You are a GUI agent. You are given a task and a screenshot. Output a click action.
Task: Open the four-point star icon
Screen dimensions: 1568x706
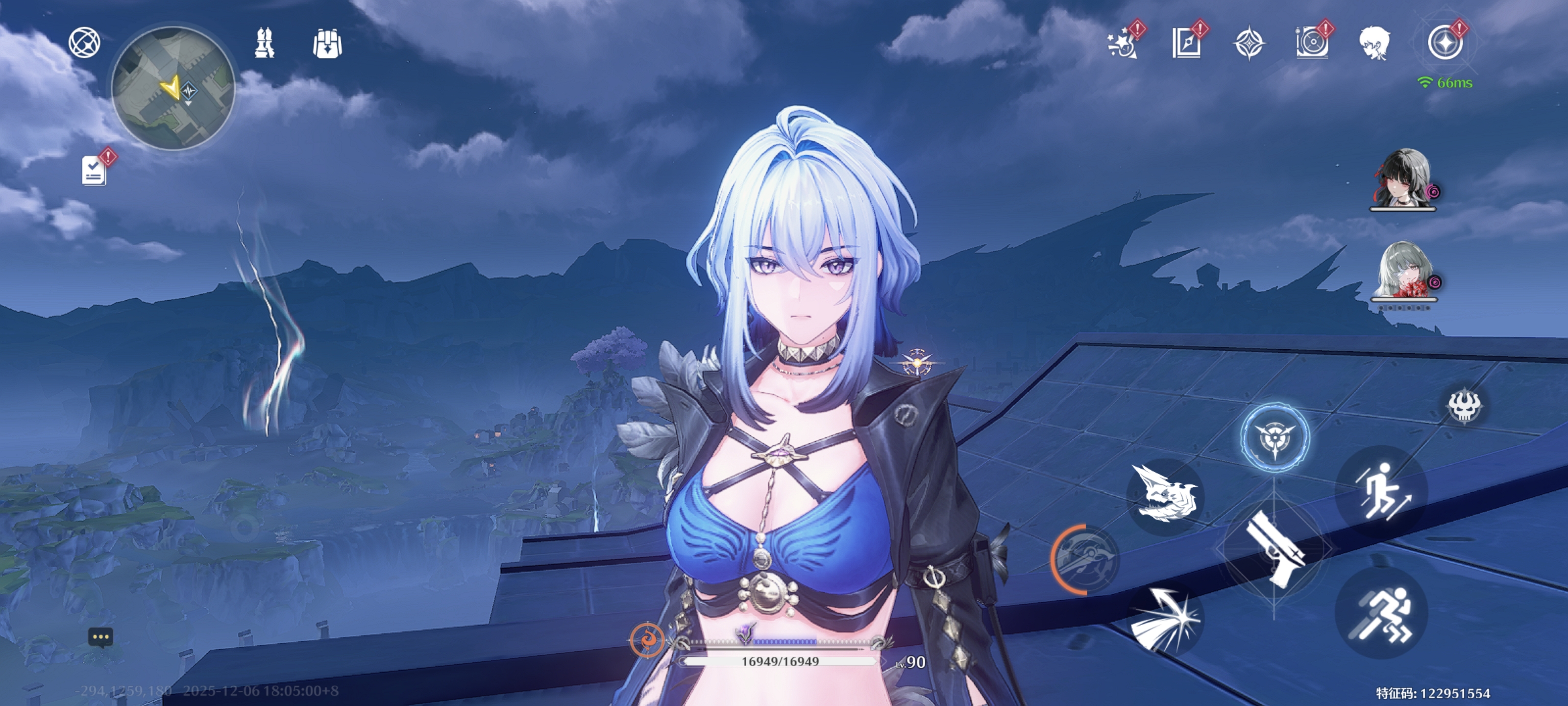click(1249, 44)
